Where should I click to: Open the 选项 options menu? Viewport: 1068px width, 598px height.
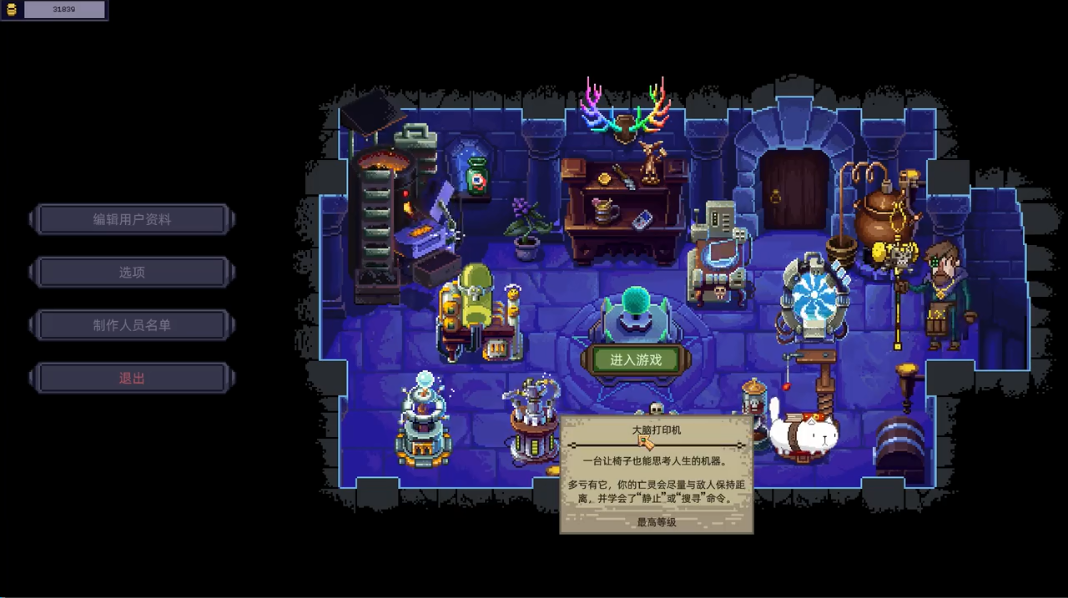click(132, 272)
